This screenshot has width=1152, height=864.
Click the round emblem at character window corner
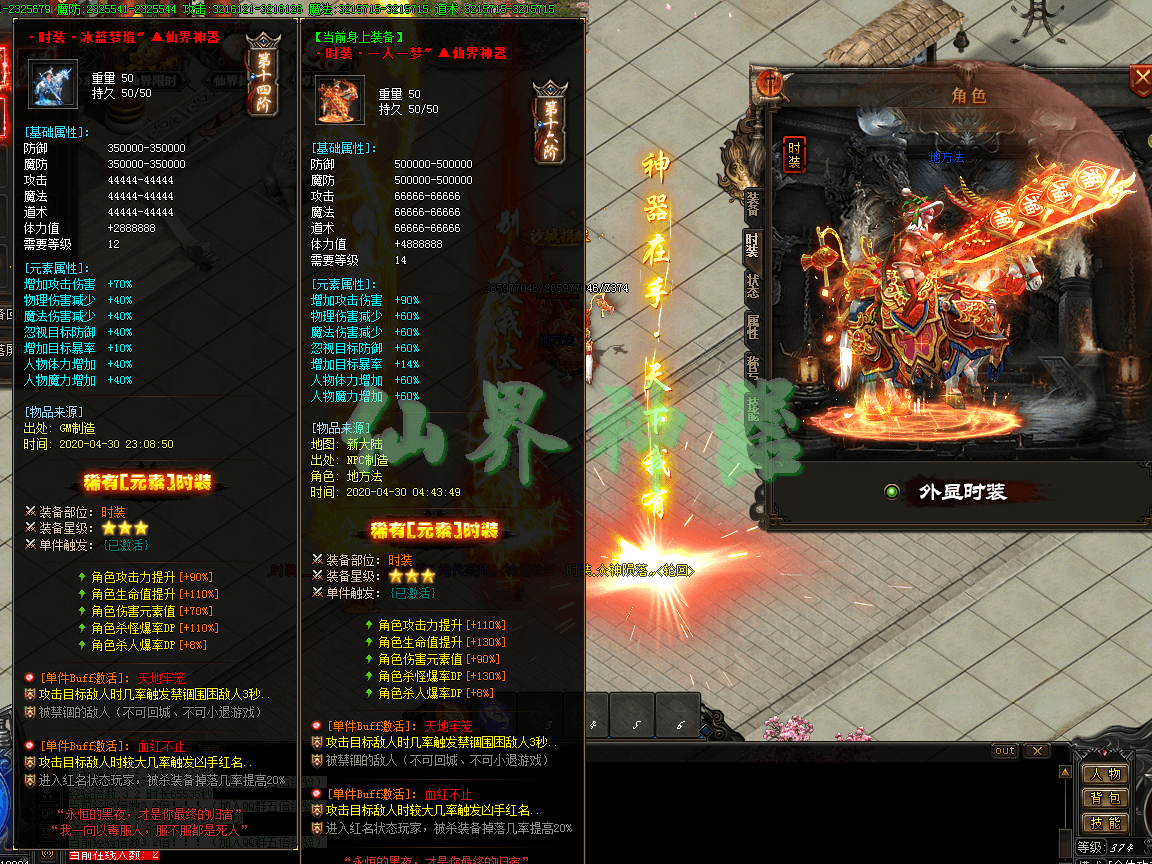(x=770, y=84)
